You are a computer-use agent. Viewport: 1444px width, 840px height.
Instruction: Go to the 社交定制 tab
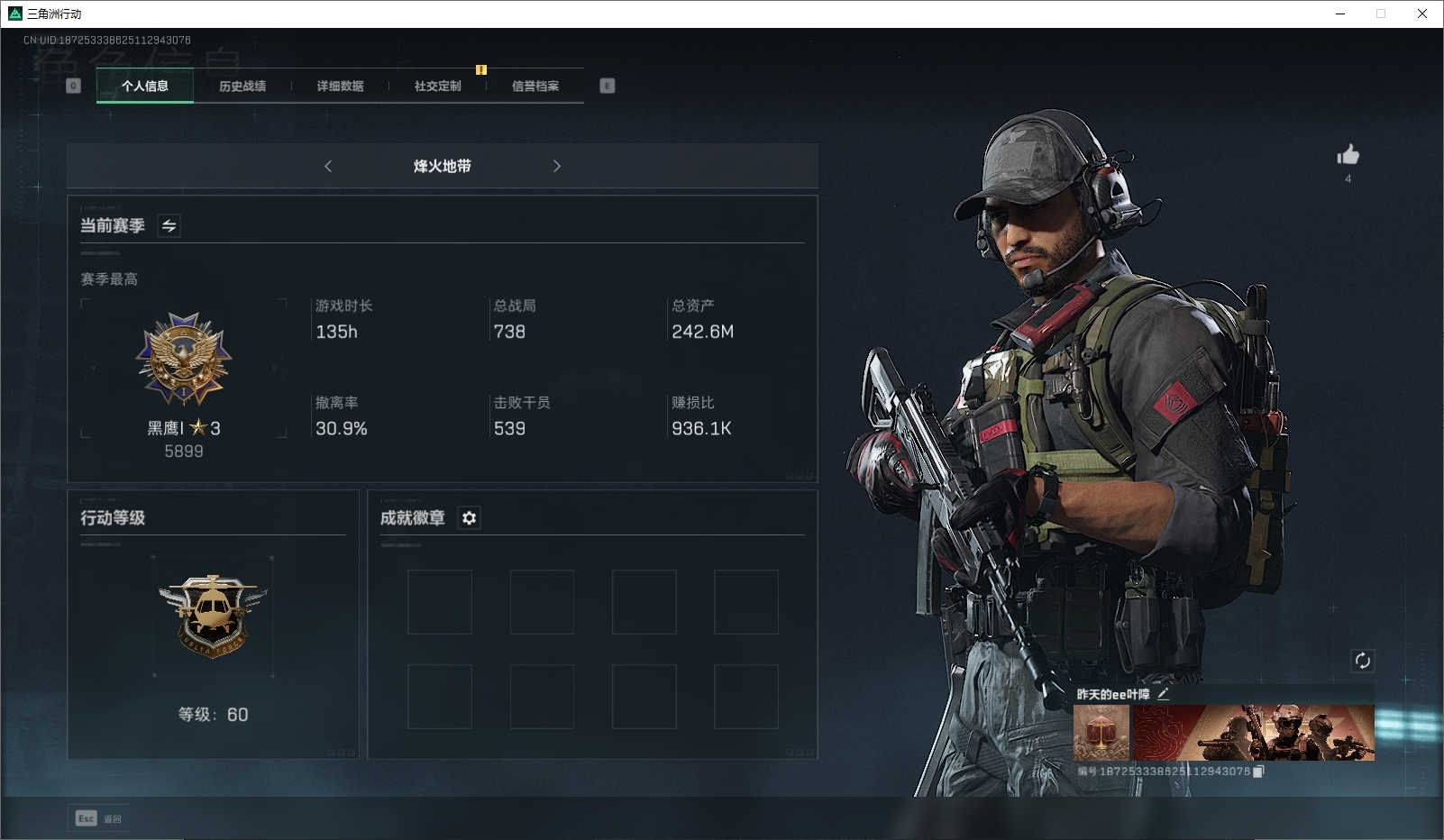click(x=437, y=87)
